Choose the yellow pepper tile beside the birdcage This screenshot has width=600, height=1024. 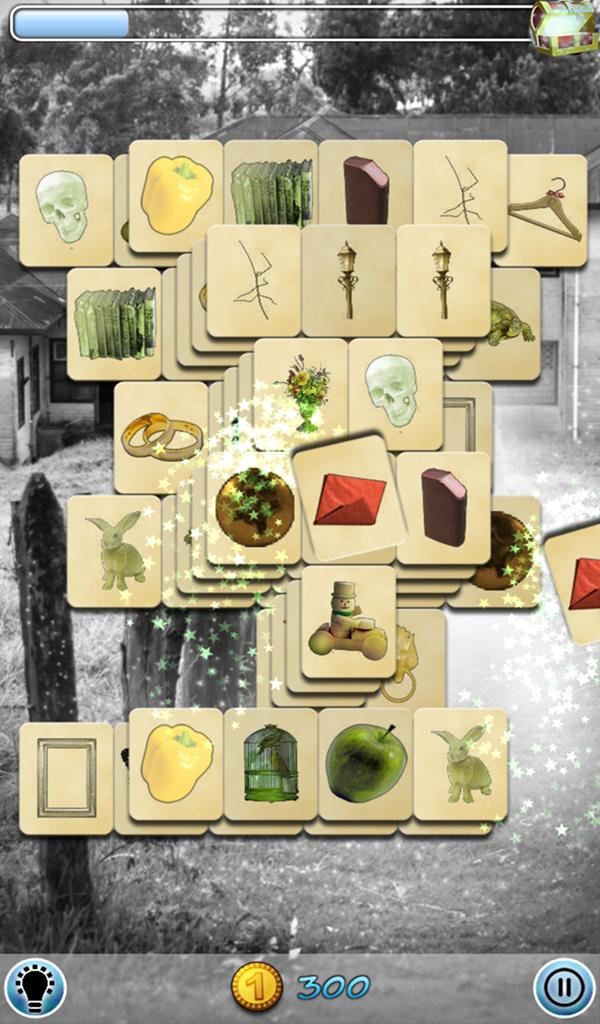(176, 763)
